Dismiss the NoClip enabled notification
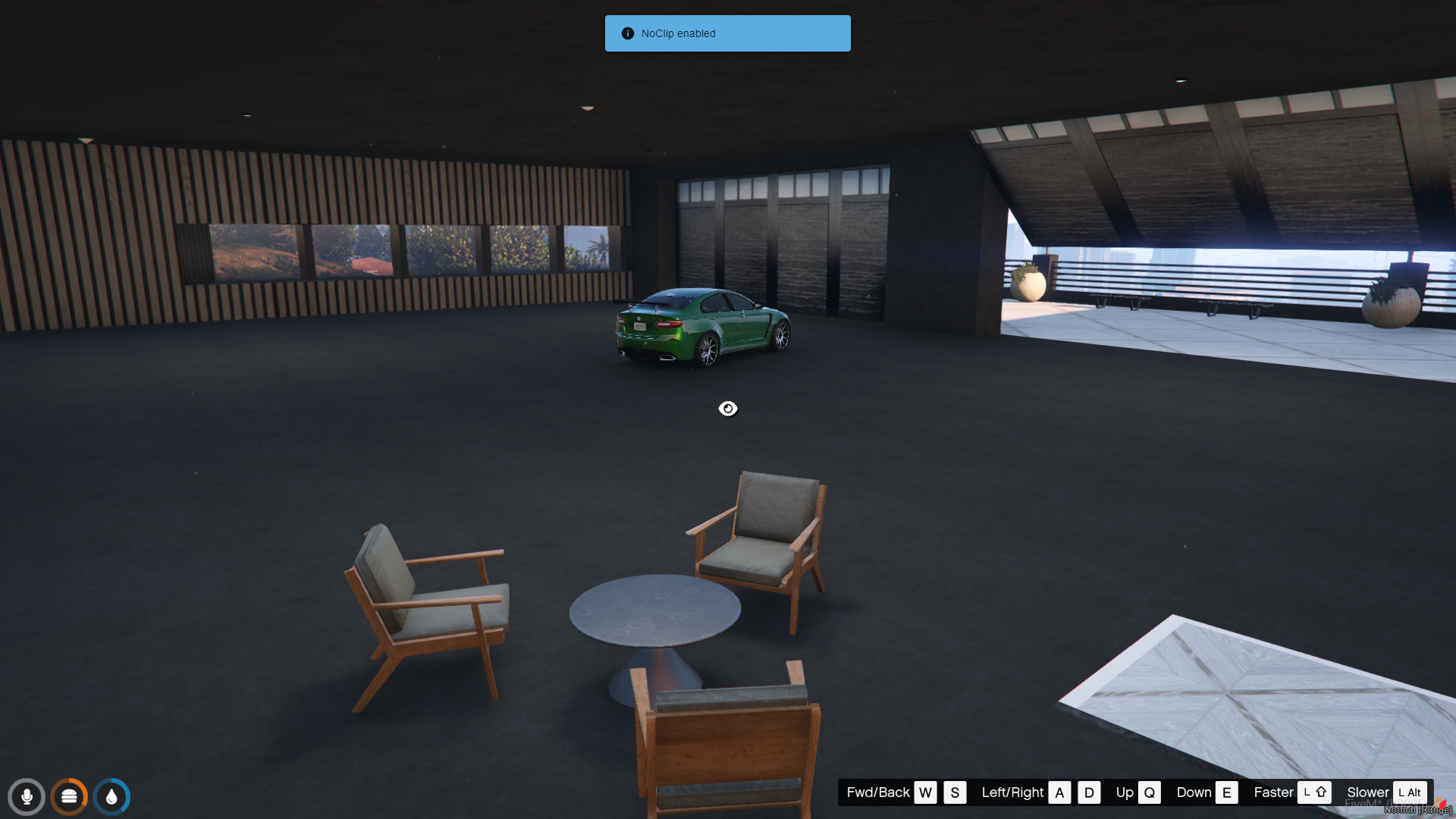 pos(727,33)
